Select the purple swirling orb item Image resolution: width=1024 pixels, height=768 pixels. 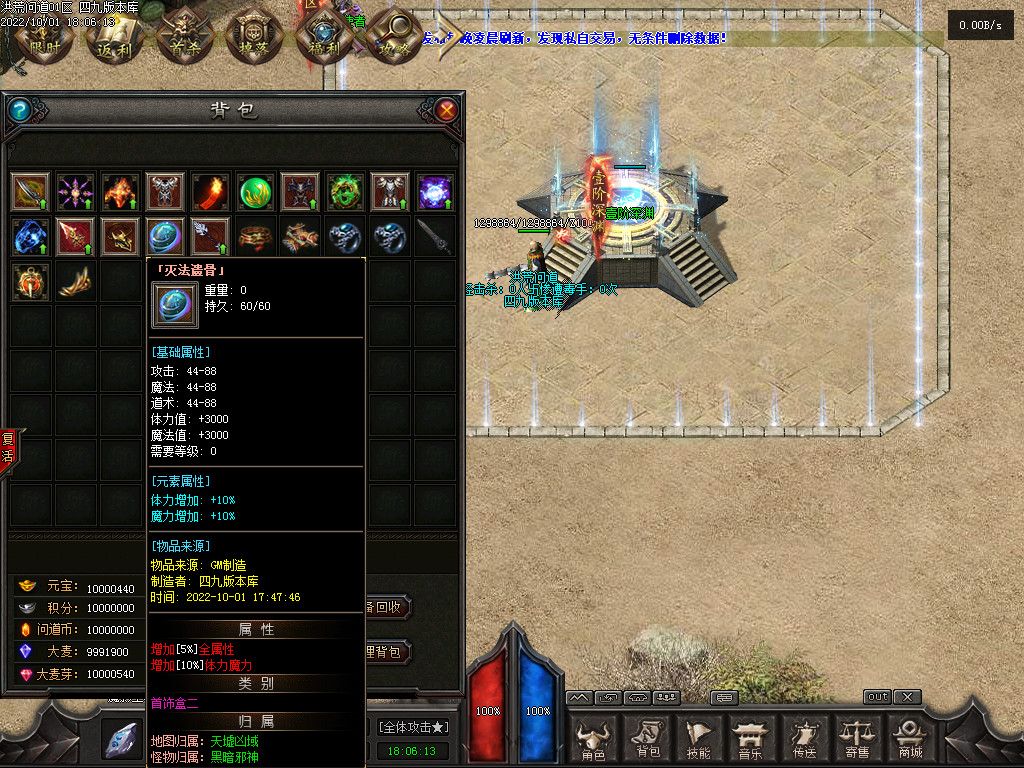(x=436, y=191)
